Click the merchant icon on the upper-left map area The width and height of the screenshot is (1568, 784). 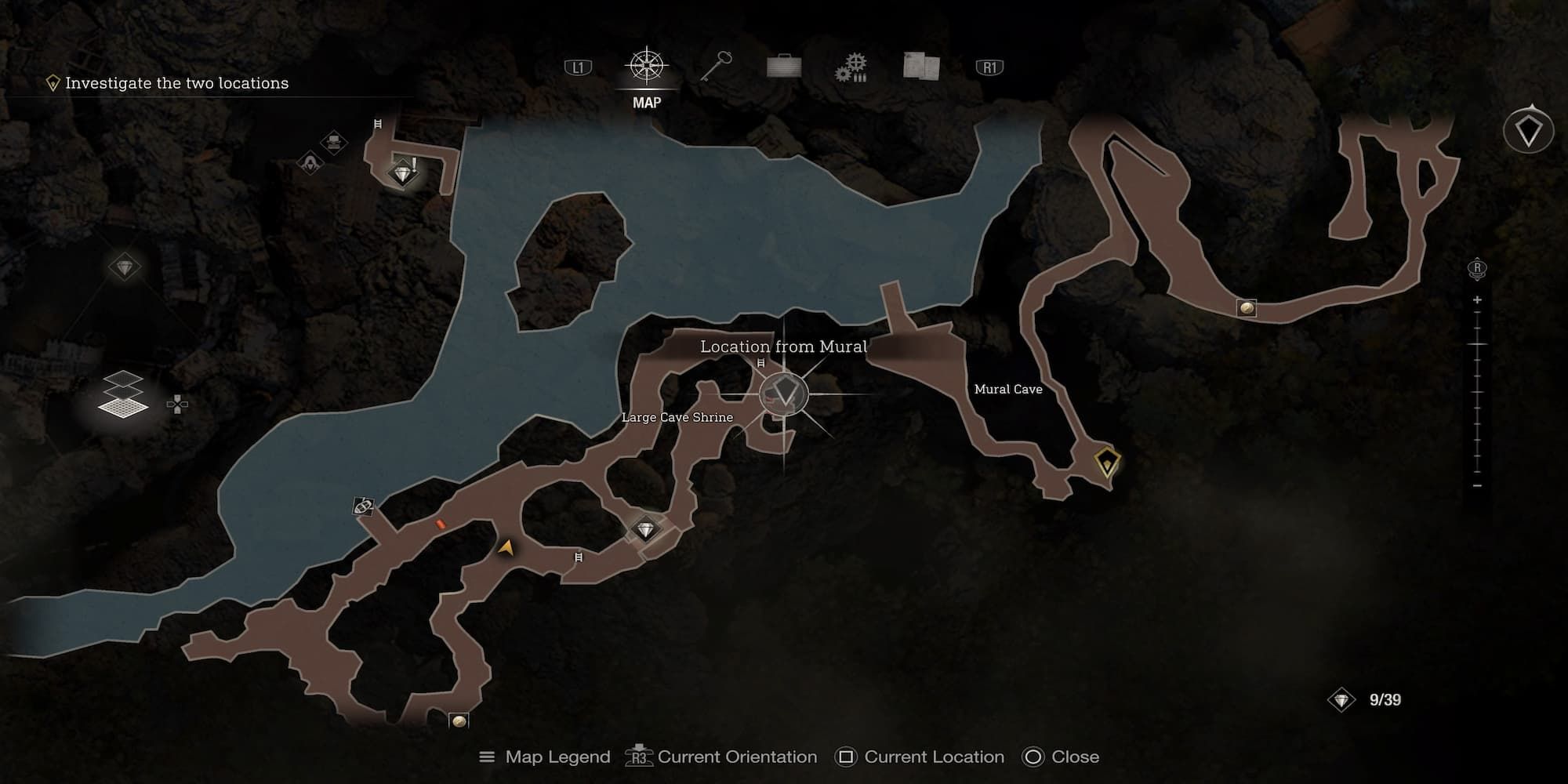click(x=310, y=164)
